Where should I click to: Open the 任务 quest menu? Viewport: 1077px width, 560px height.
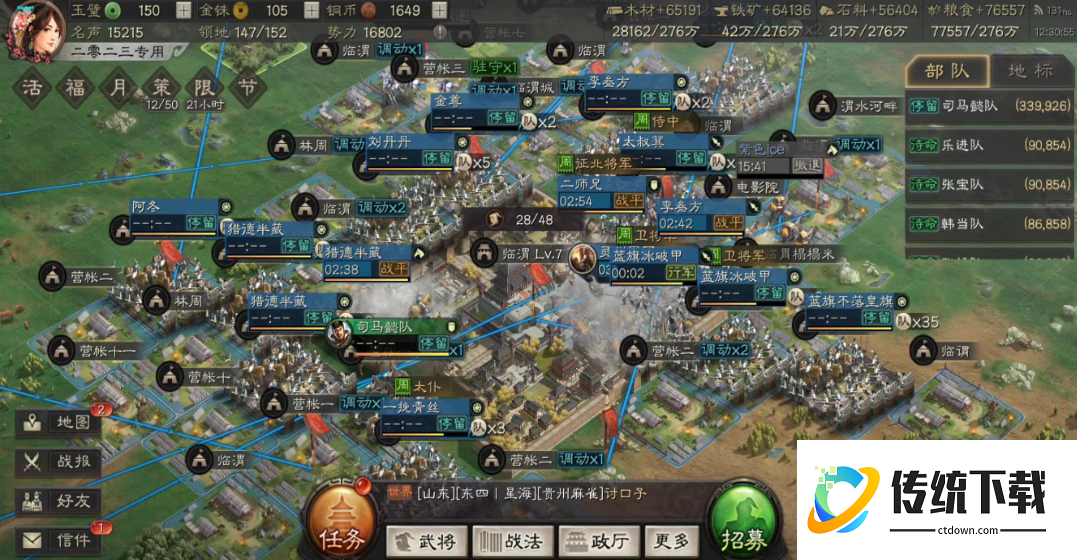click(343, 523)
